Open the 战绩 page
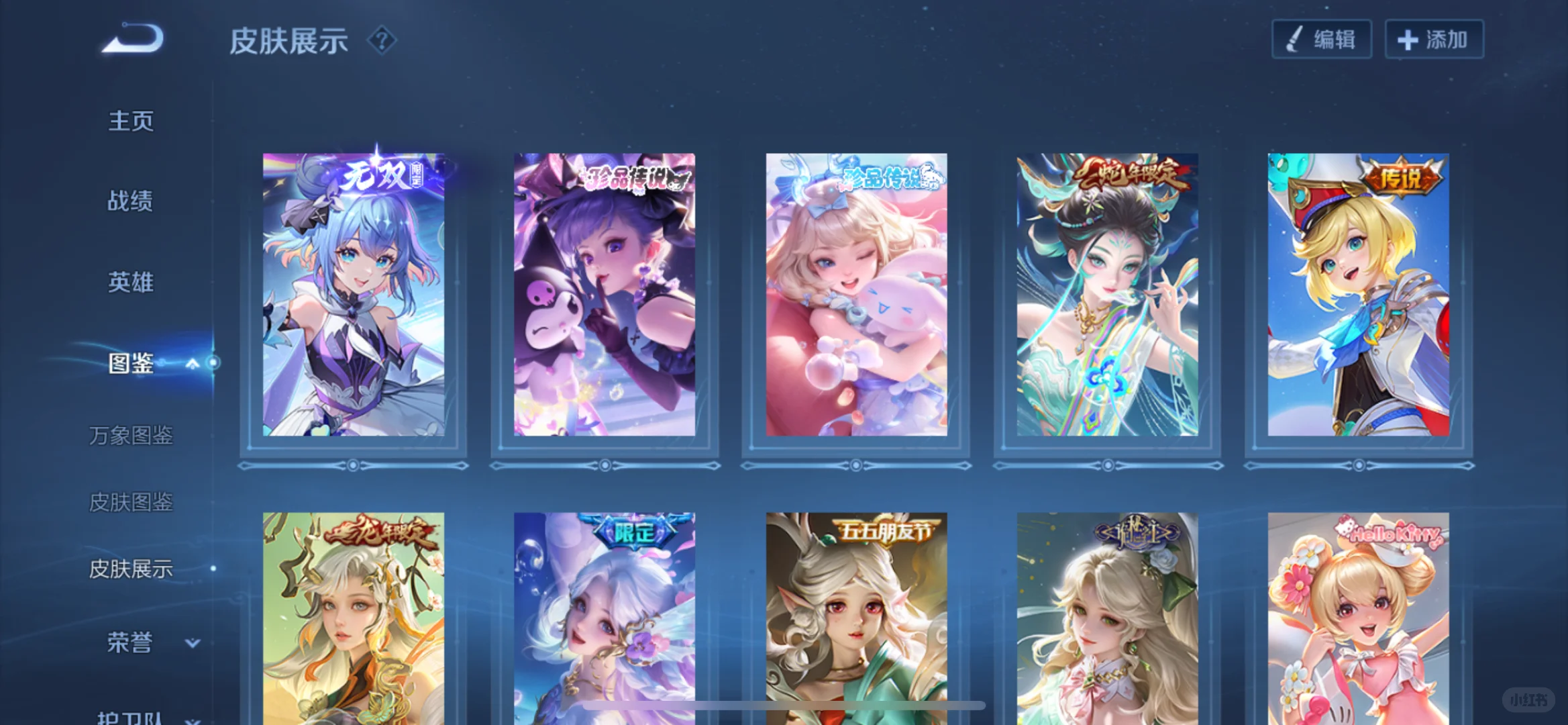The height and width of the screenshot is (725, 1568). (x=131, y=201)
